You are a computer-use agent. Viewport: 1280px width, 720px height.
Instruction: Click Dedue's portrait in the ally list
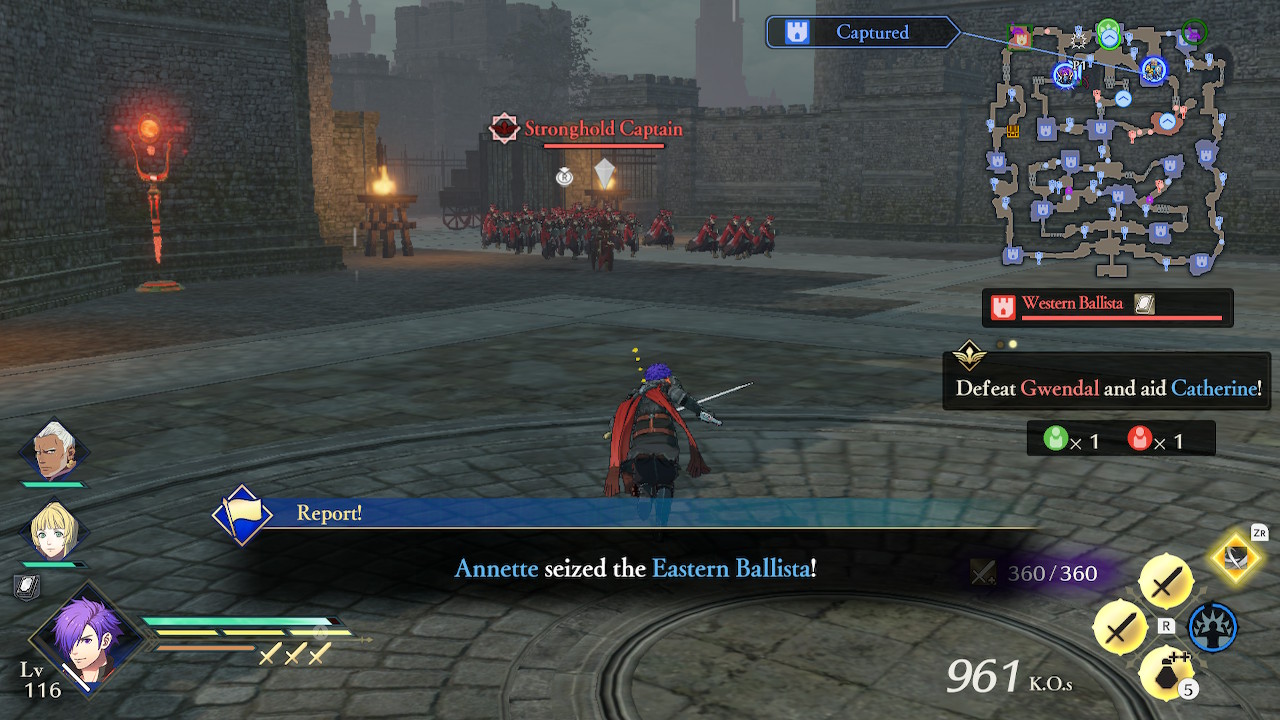pyautogui.click(x=55, y=451)
